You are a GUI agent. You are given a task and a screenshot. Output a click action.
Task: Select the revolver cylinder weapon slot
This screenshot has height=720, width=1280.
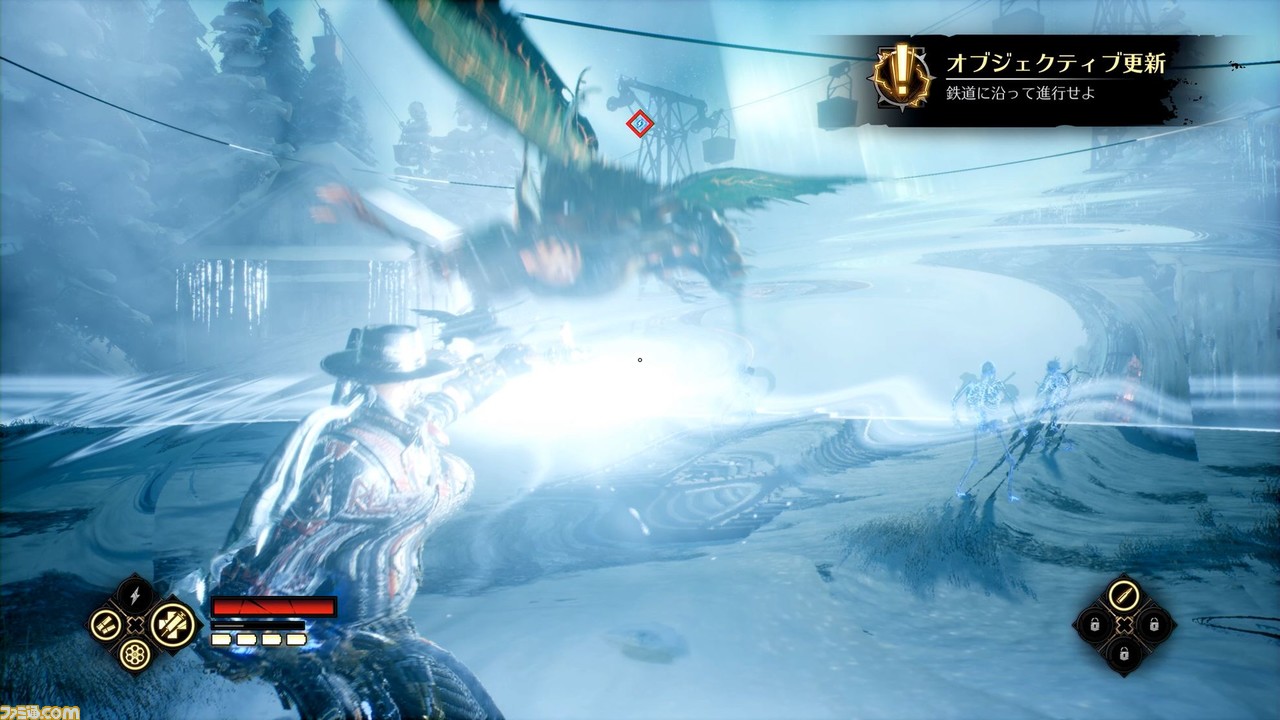point(136,655)
